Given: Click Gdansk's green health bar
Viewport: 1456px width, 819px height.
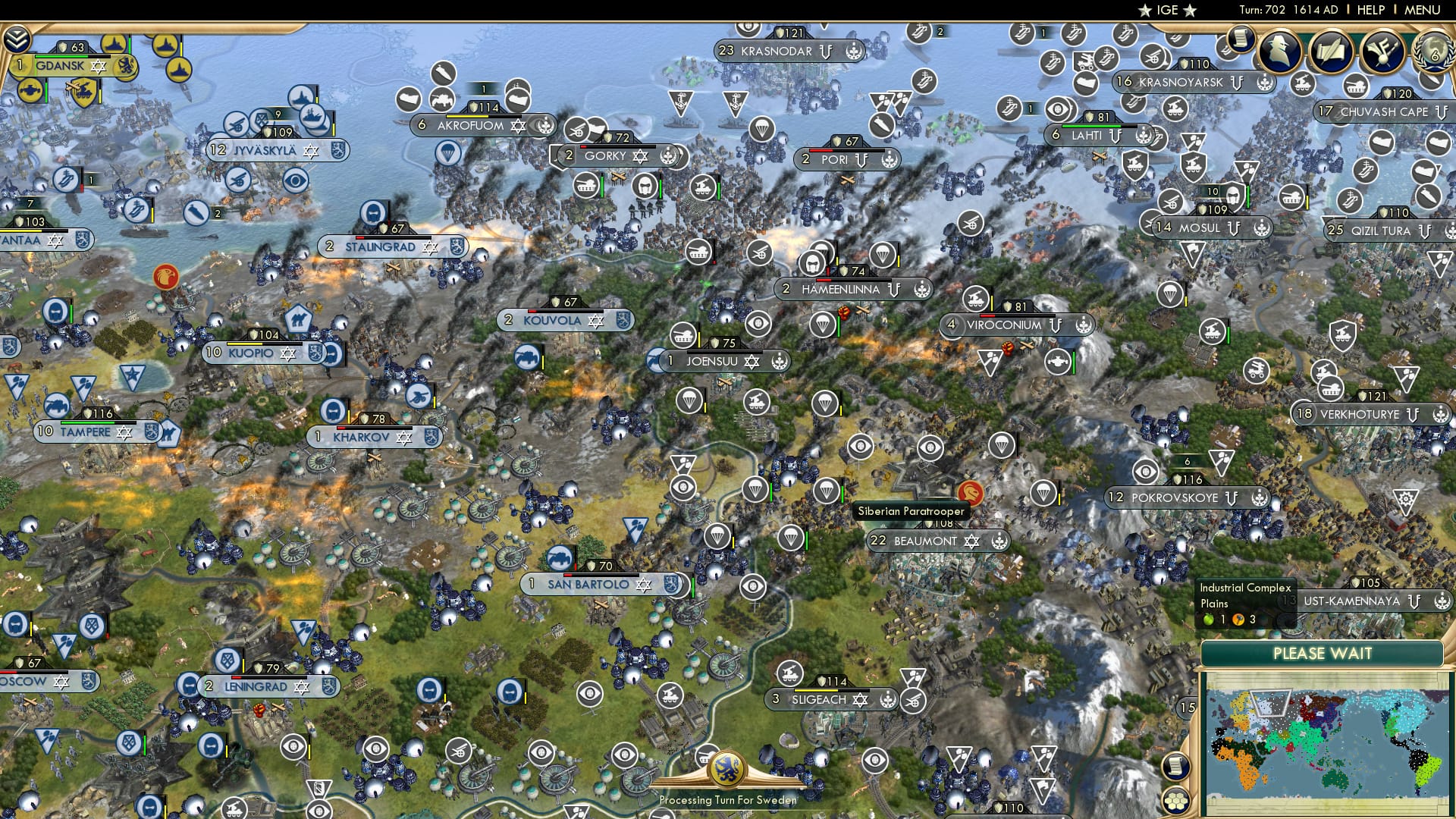Looking at the screenshot, I should [x=61, y=56].
